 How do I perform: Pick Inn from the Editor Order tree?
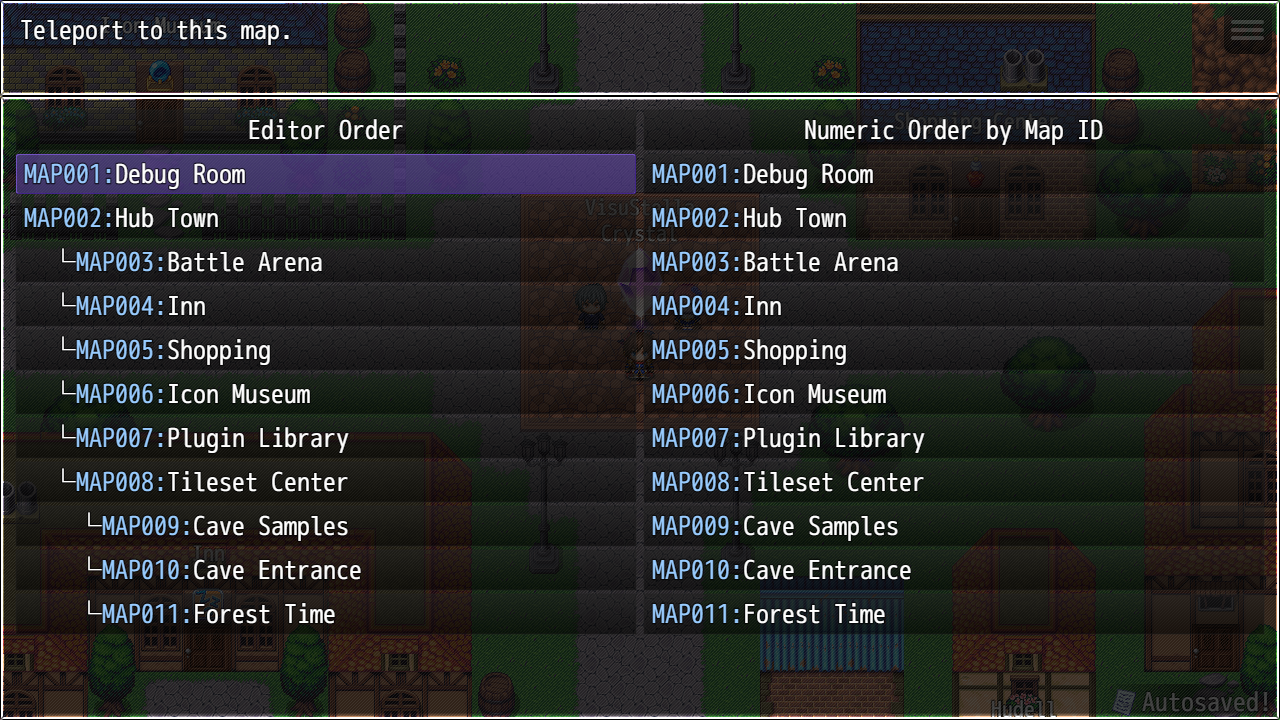(x=326, y=307)
